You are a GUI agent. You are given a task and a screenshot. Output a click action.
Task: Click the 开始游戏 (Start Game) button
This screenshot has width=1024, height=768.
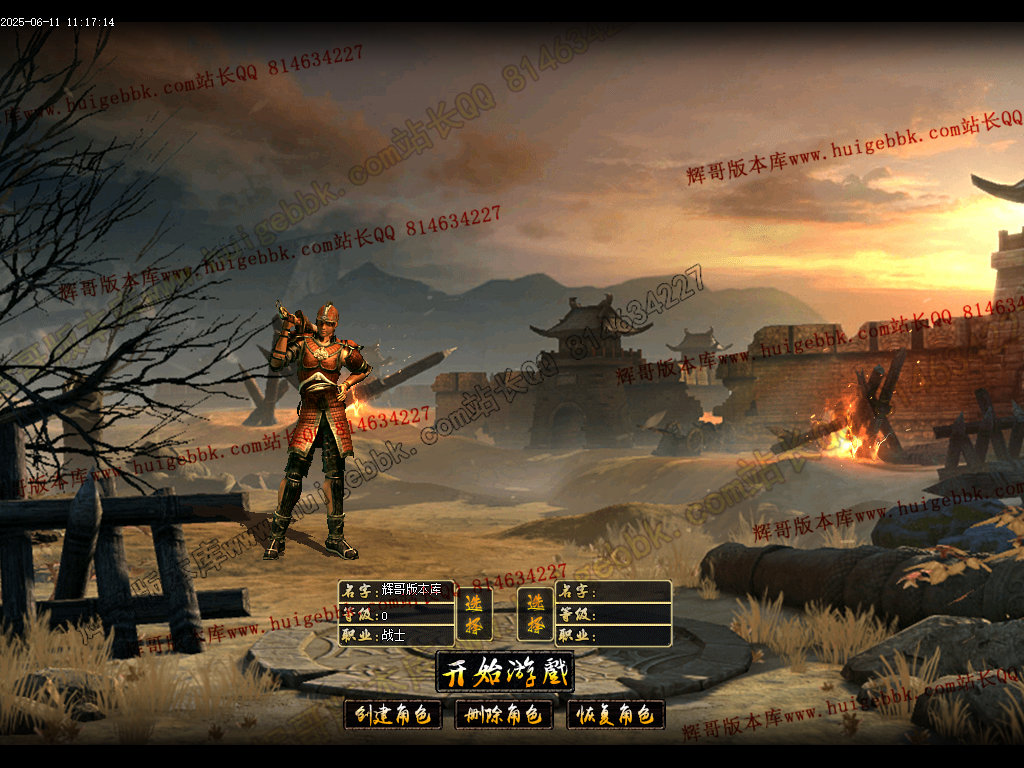click(x=505, y=672)
